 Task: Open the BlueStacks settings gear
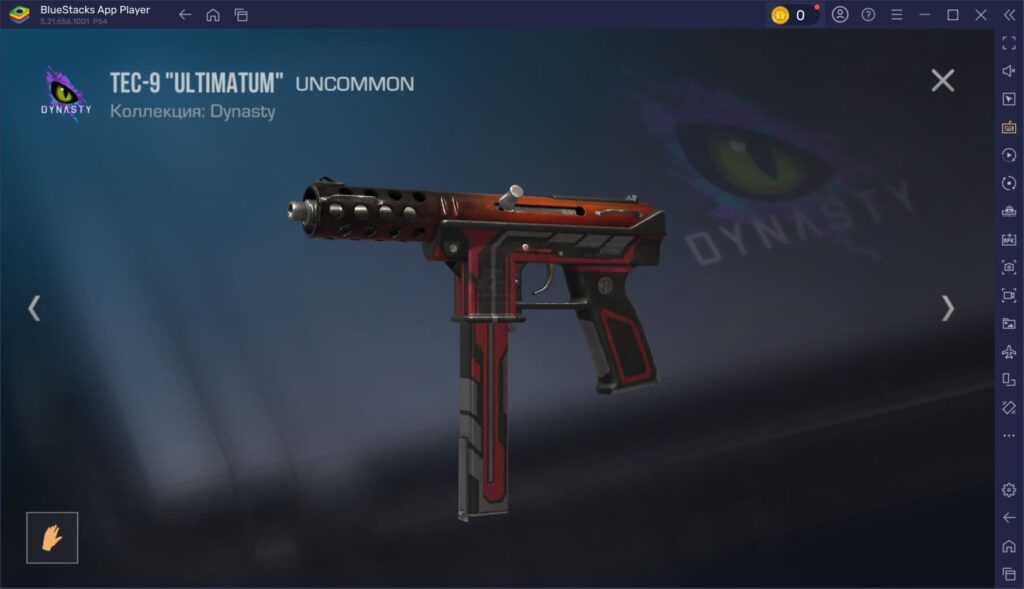click(x=1009, y=489)
